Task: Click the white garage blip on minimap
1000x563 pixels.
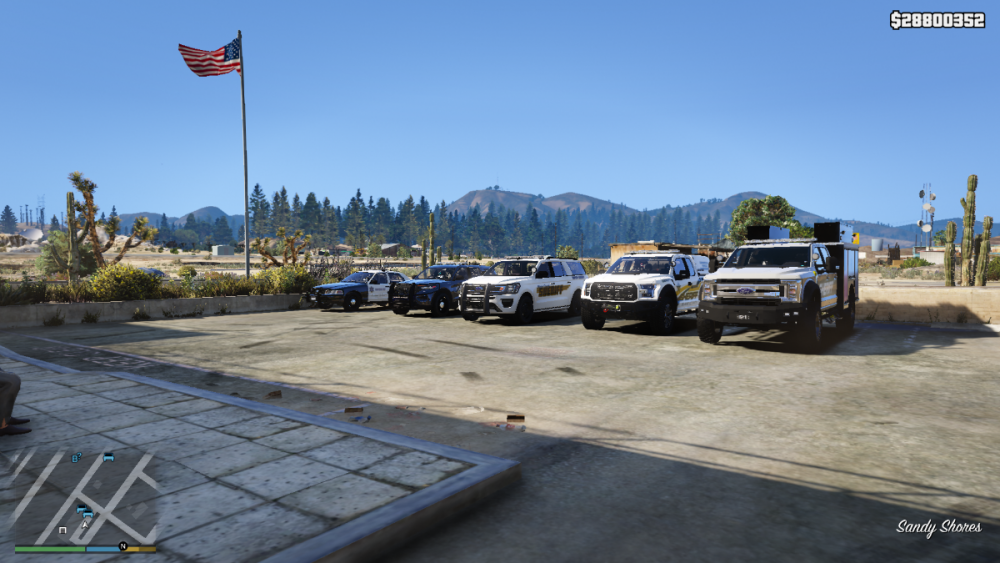Action: (x=63, y=530)
